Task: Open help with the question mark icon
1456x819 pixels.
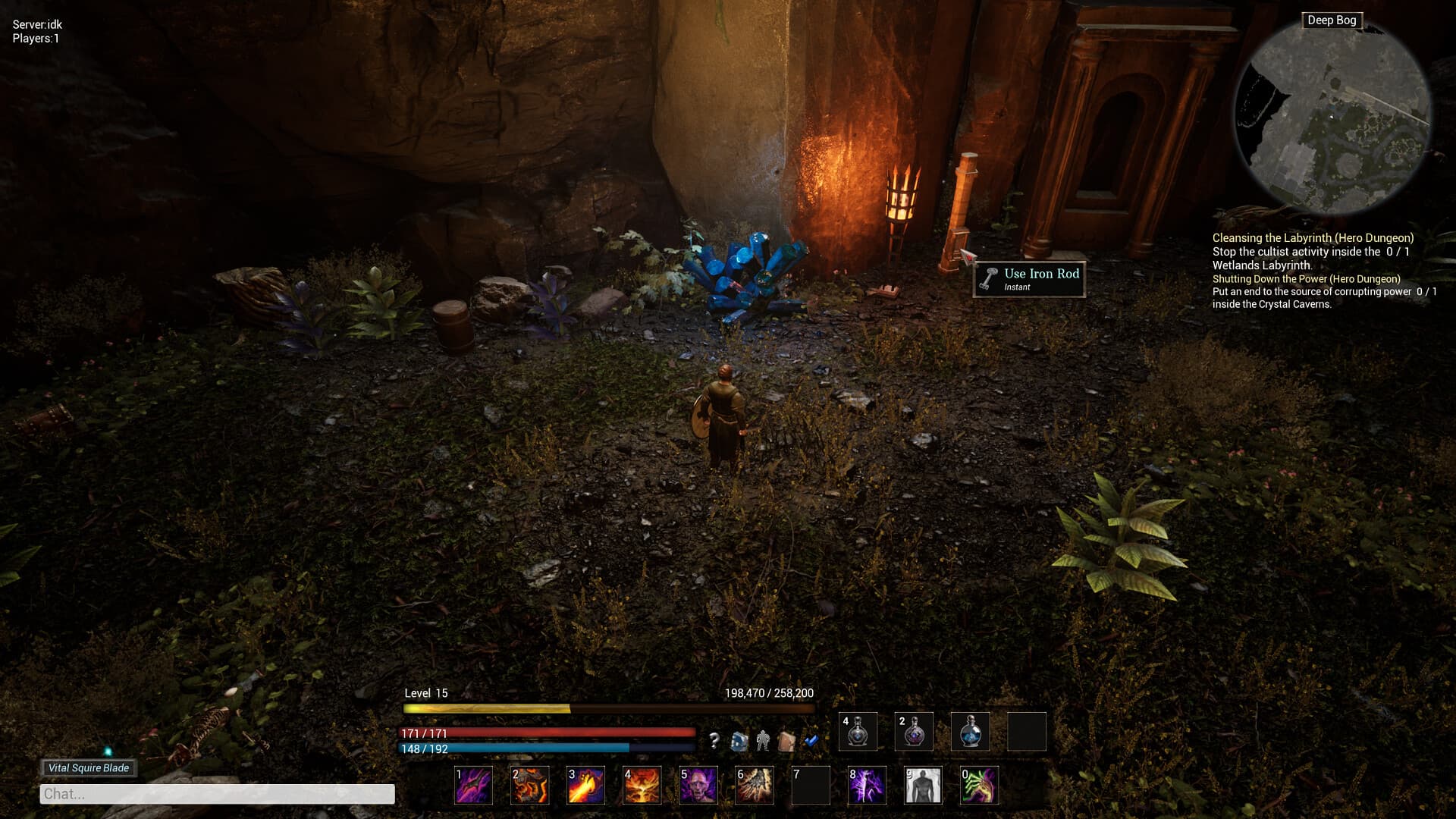Action: click(x=714, y=741)
